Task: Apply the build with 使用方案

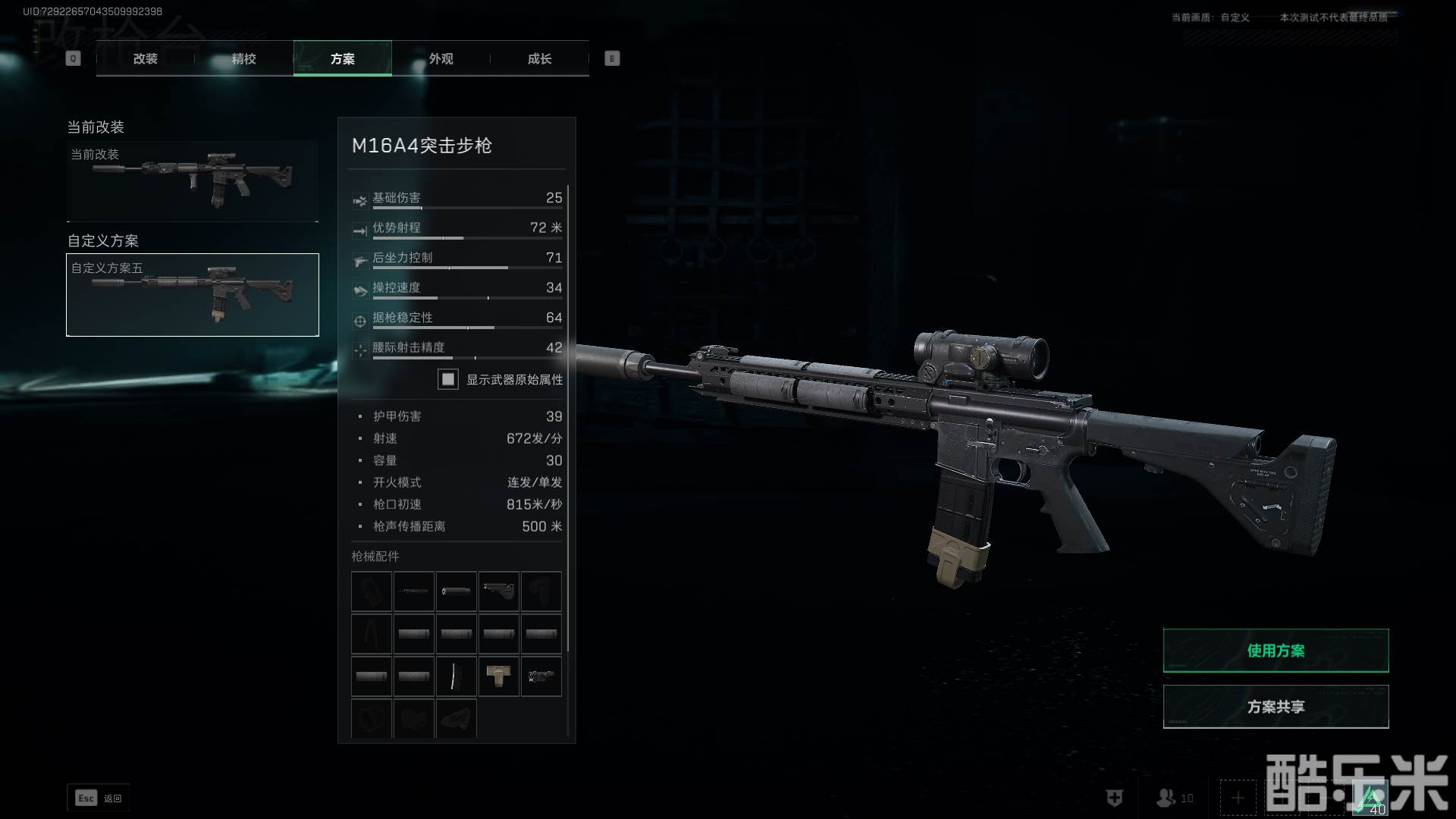Action: tap(1276, 651)
